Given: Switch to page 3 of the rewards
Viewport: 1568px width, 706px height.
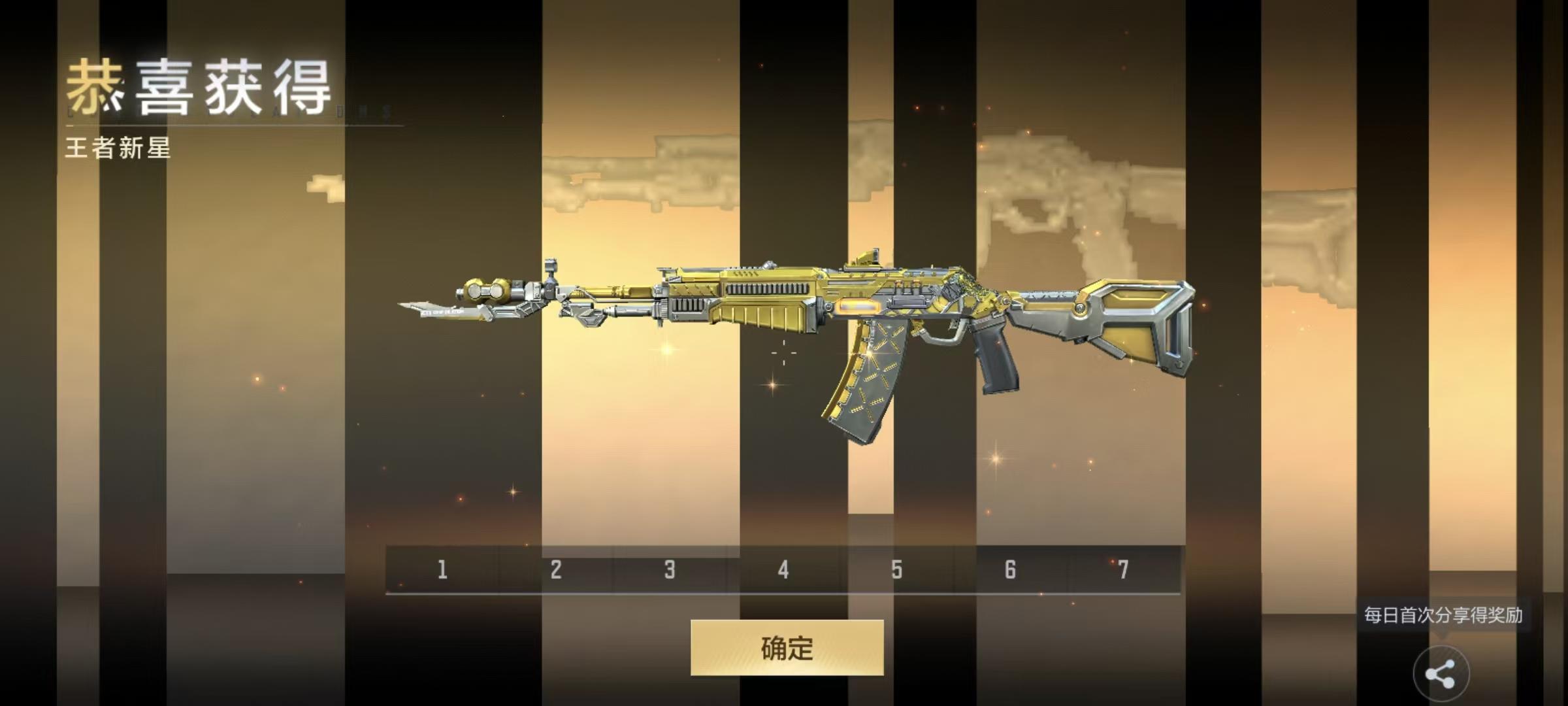Looking at the screenshot, I should (x=668, y=569).
